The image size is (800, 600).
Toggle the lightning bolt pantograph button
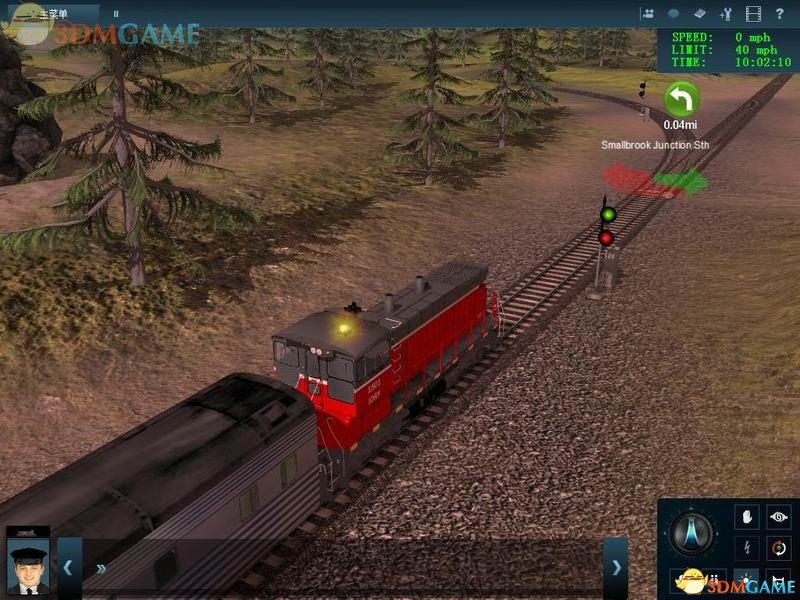(747, 548)
